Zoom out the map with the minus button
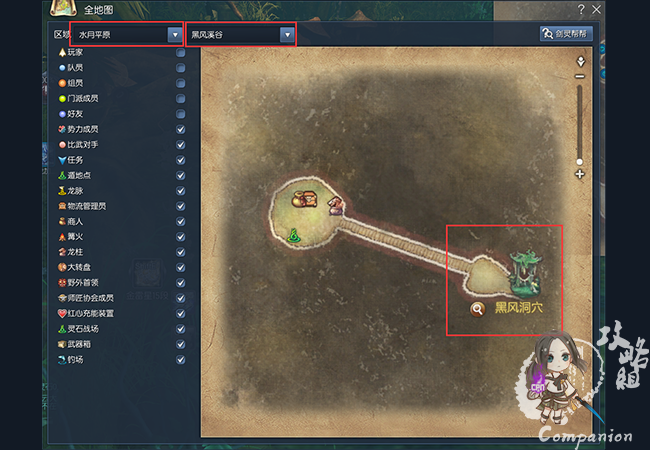The width and height of the screenshot is (650, 450). [580, 76]
